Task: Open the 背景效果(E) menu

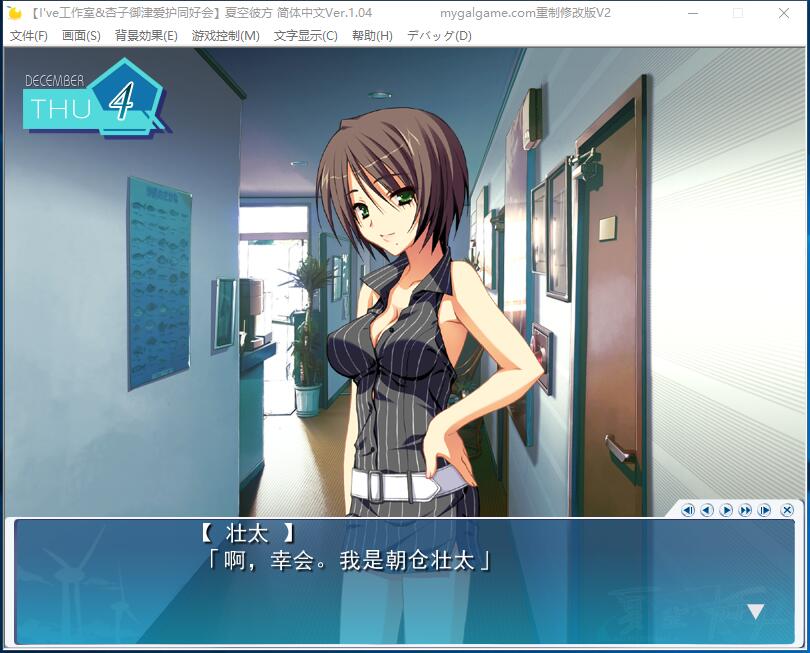Action: click(146, 36)
